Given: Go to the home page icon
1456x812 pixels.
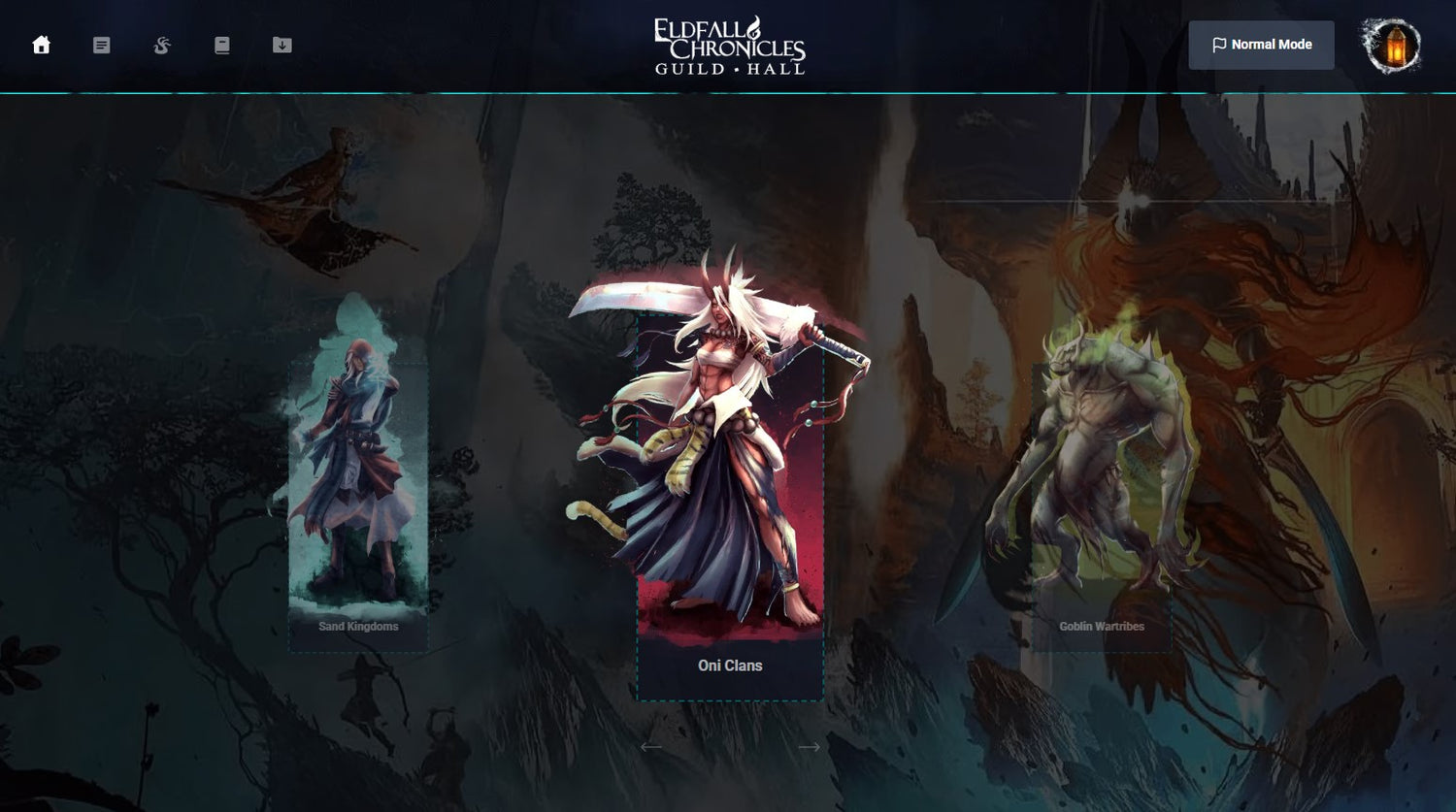Looking at the screenshot, I should 41,46.
